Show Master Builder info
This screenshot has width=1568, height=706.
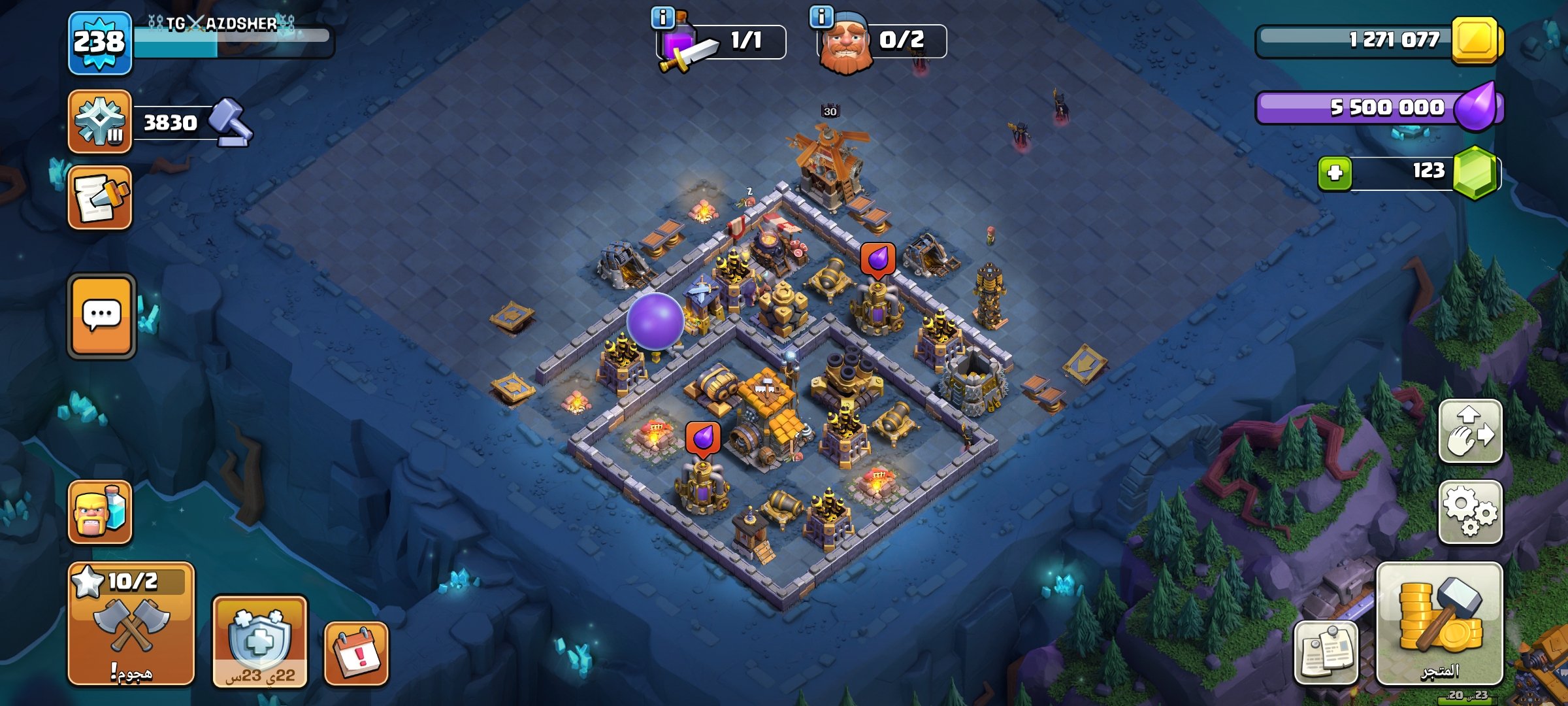click(x=821, y=17)
